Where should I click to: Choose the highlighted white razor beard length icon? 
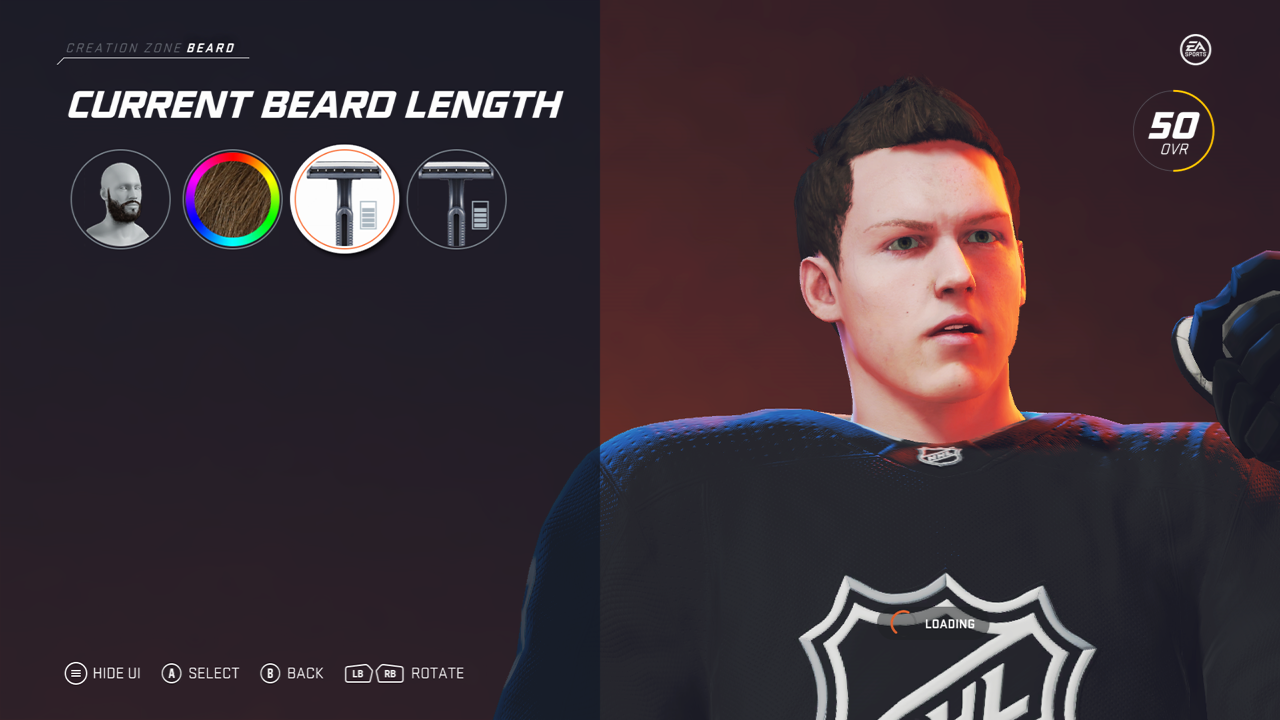(x=344, y=200)
